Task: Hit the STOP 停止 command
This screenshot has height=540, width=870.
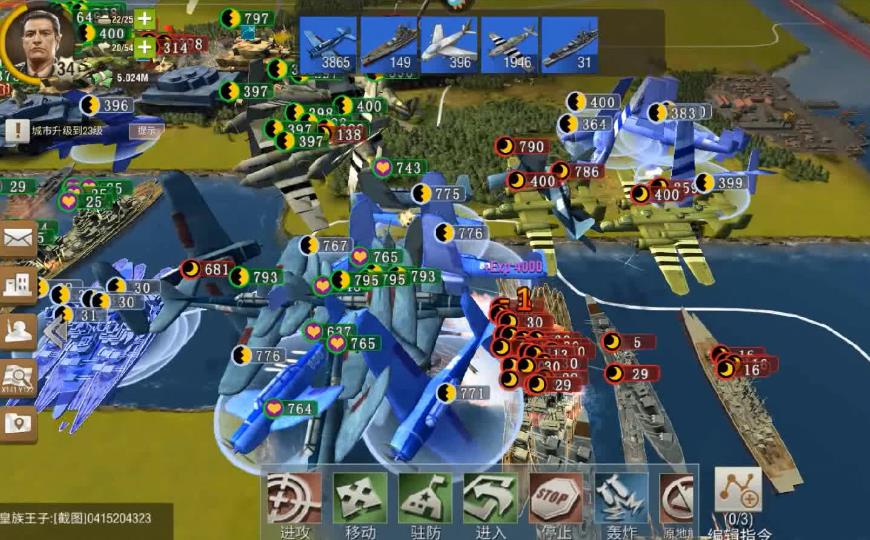Action: pyautogui.click(x=556, y=498)
